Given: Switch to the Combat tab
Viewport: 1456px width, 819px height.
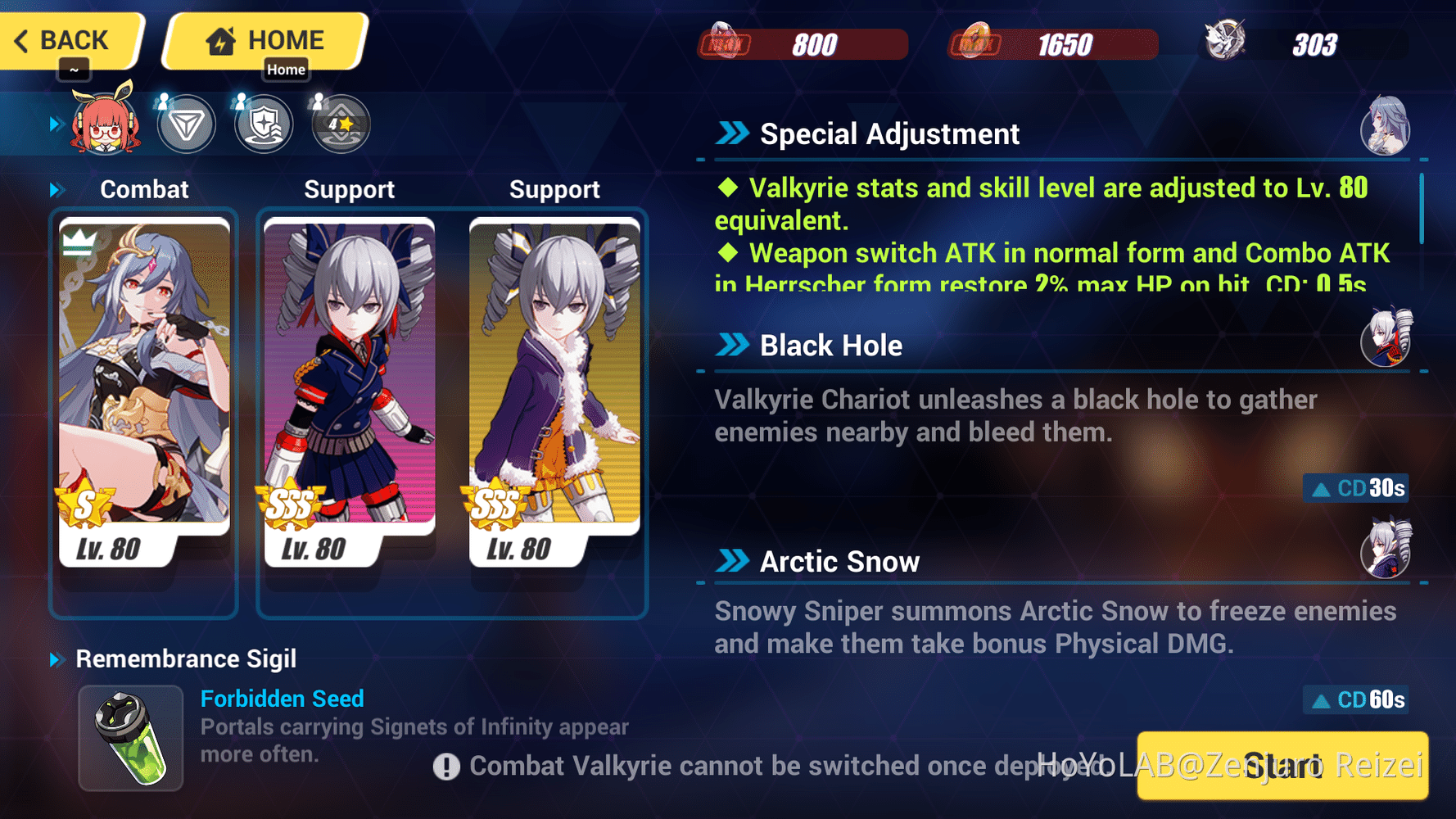Looking at the screenshot, I should click(x=144, y=189).
